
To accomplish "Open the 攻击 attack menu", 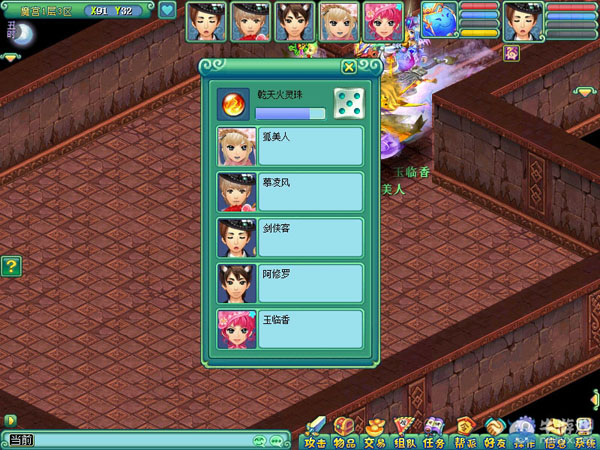I will pos(316,432).
